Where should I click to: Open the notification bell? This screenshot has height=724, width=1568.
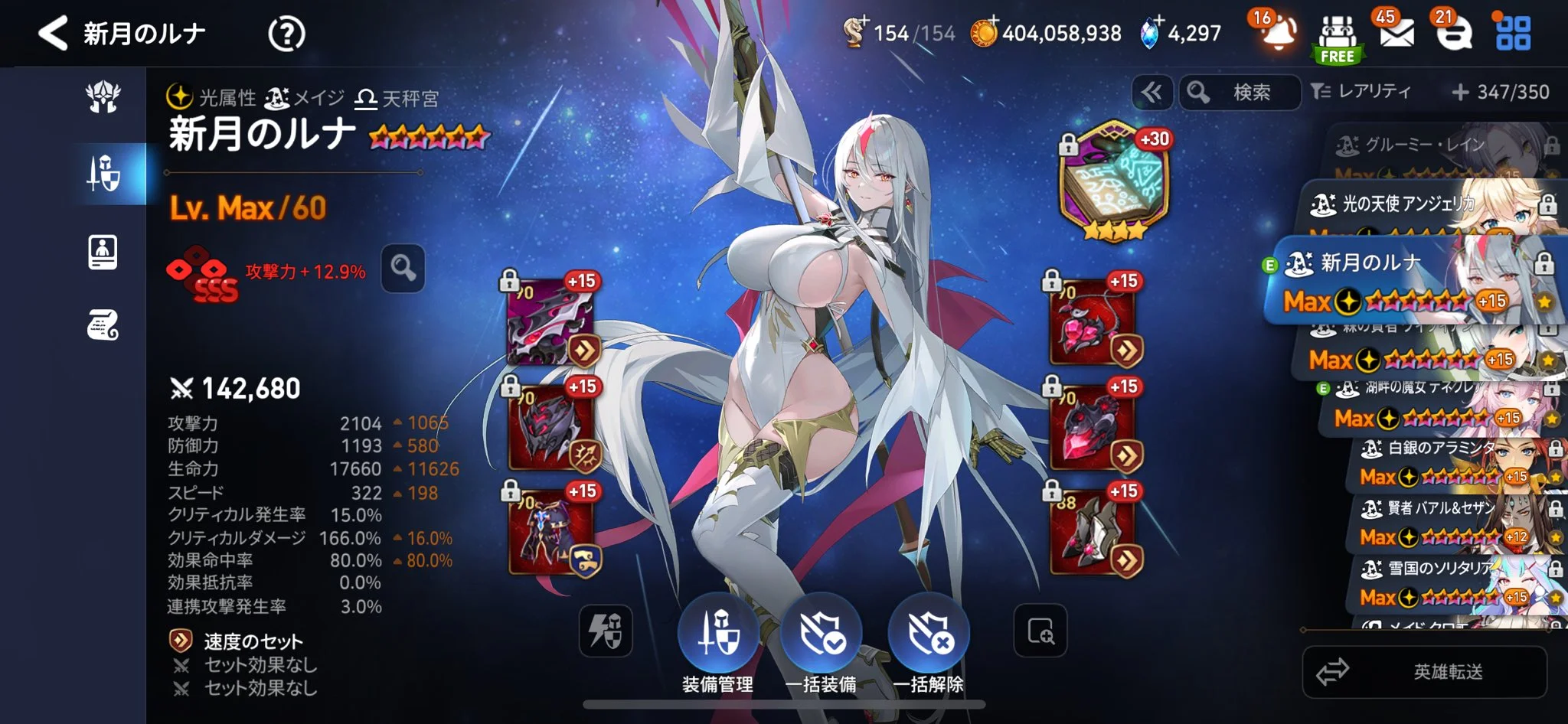[1278, 34]
